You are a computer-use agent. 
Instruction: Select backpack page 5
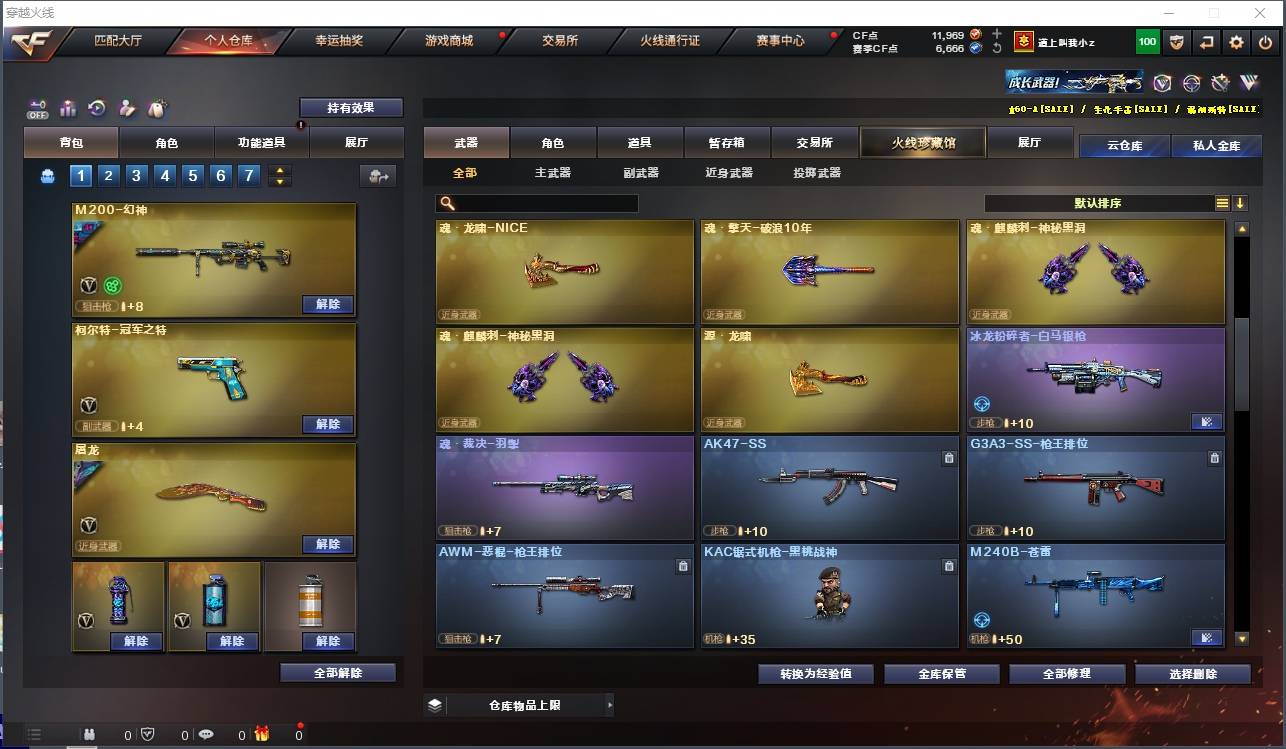[x=192, y=175]
